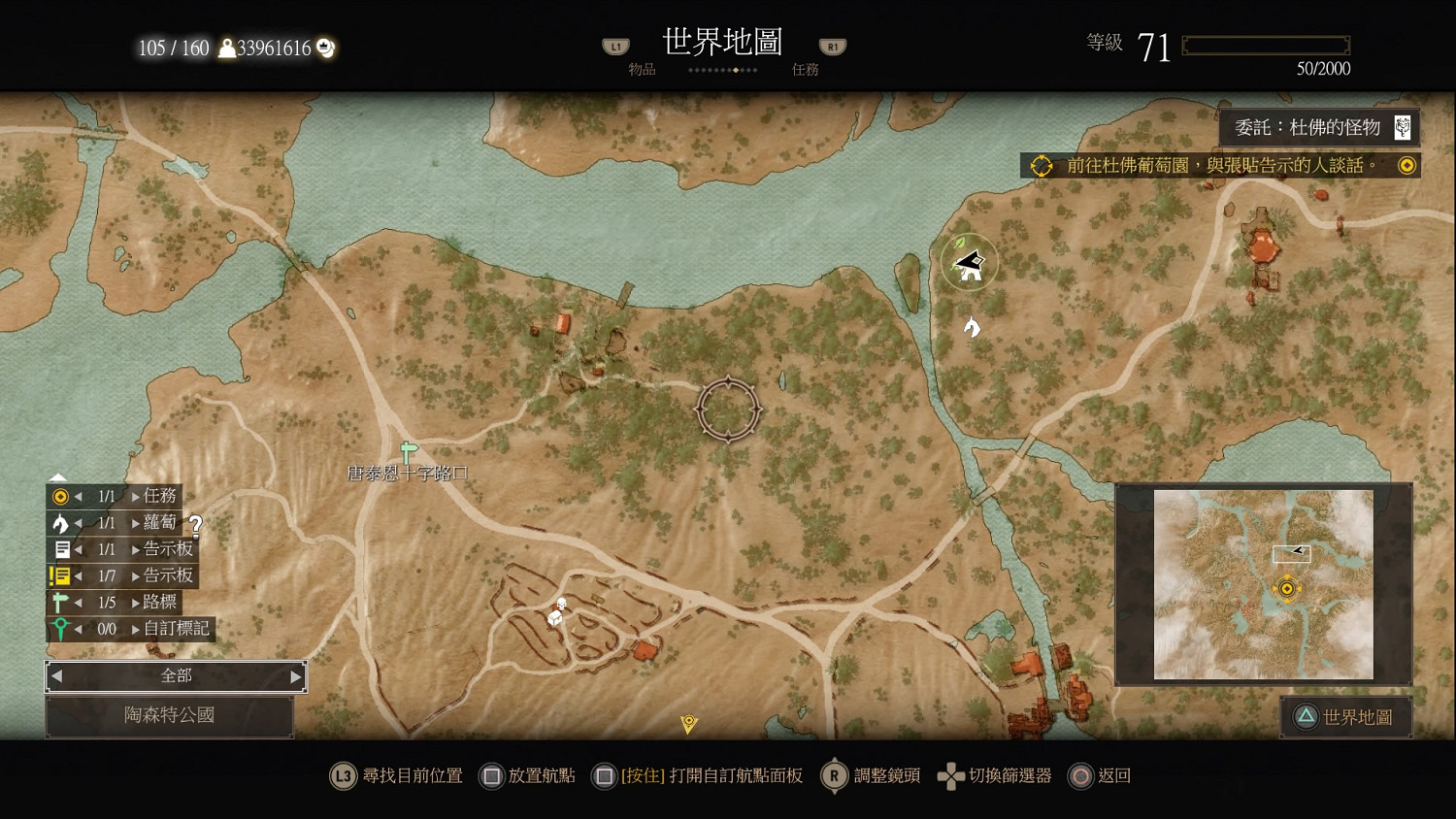
Task: Click the viewport rectangle inside the minimap
Action: 1291,554
